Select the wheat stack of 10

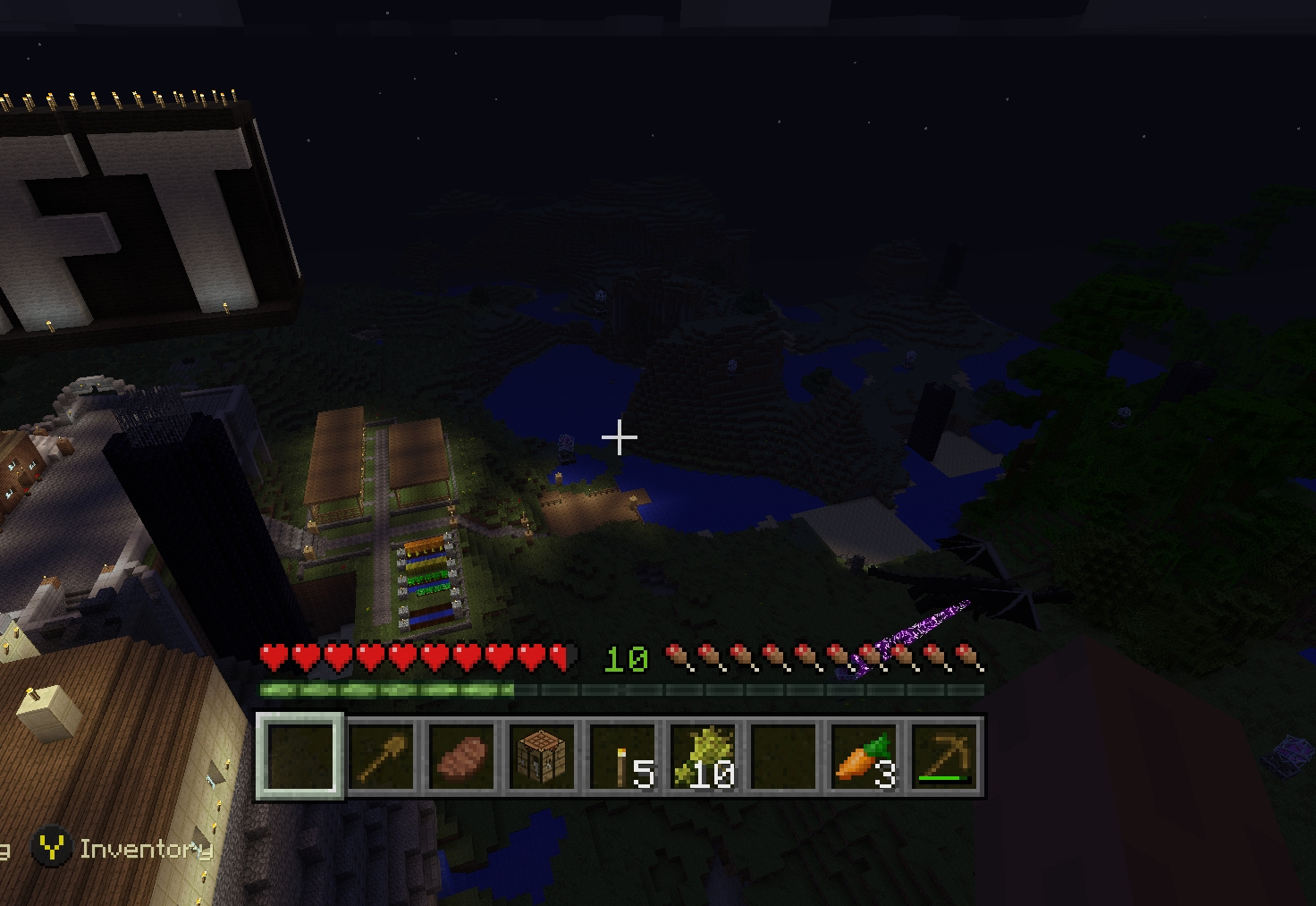click(x=703, y=757)
